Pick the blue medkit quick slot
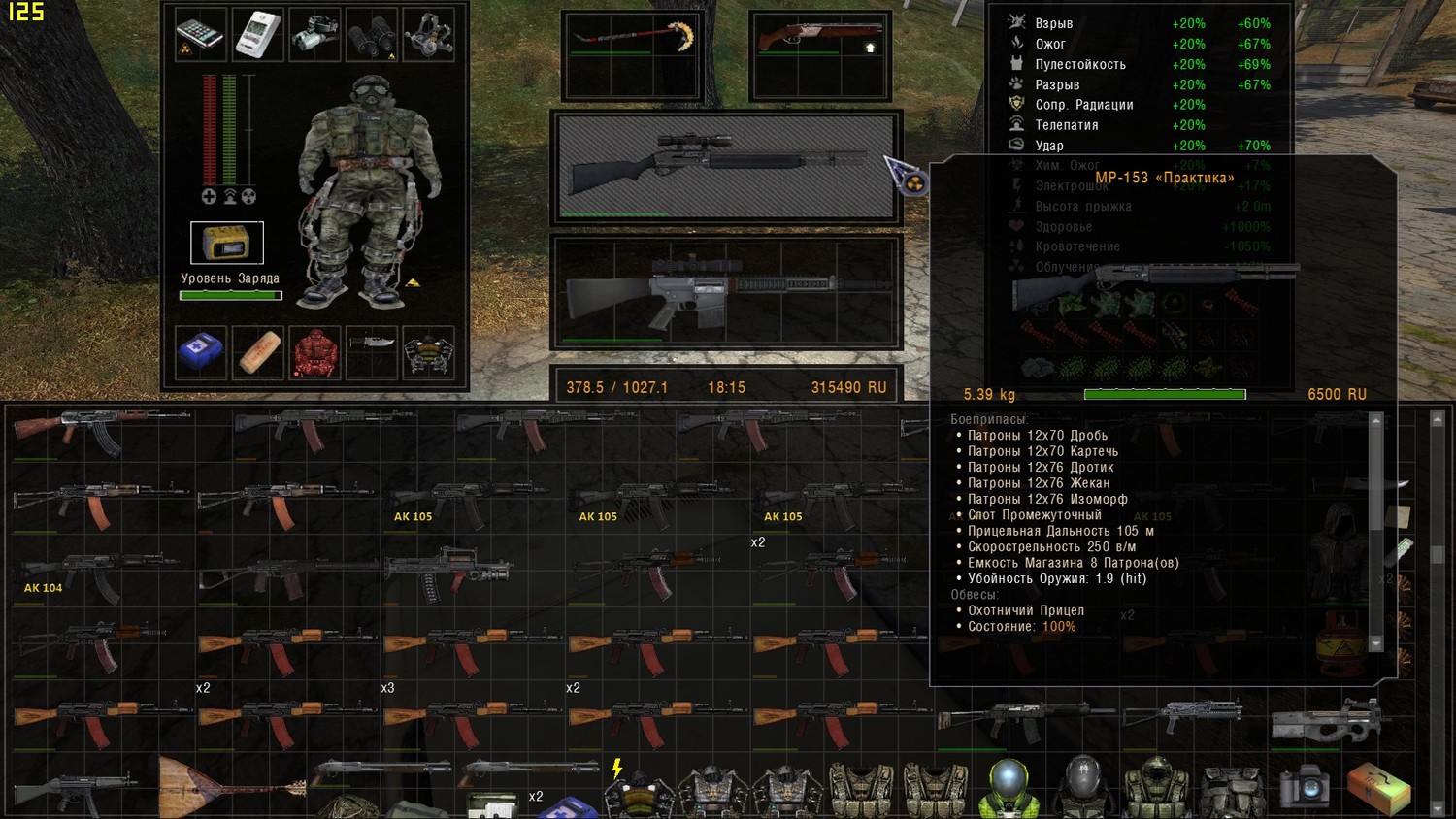Image resolution: width=1456 pixels, height=819 pixels. 201,351
